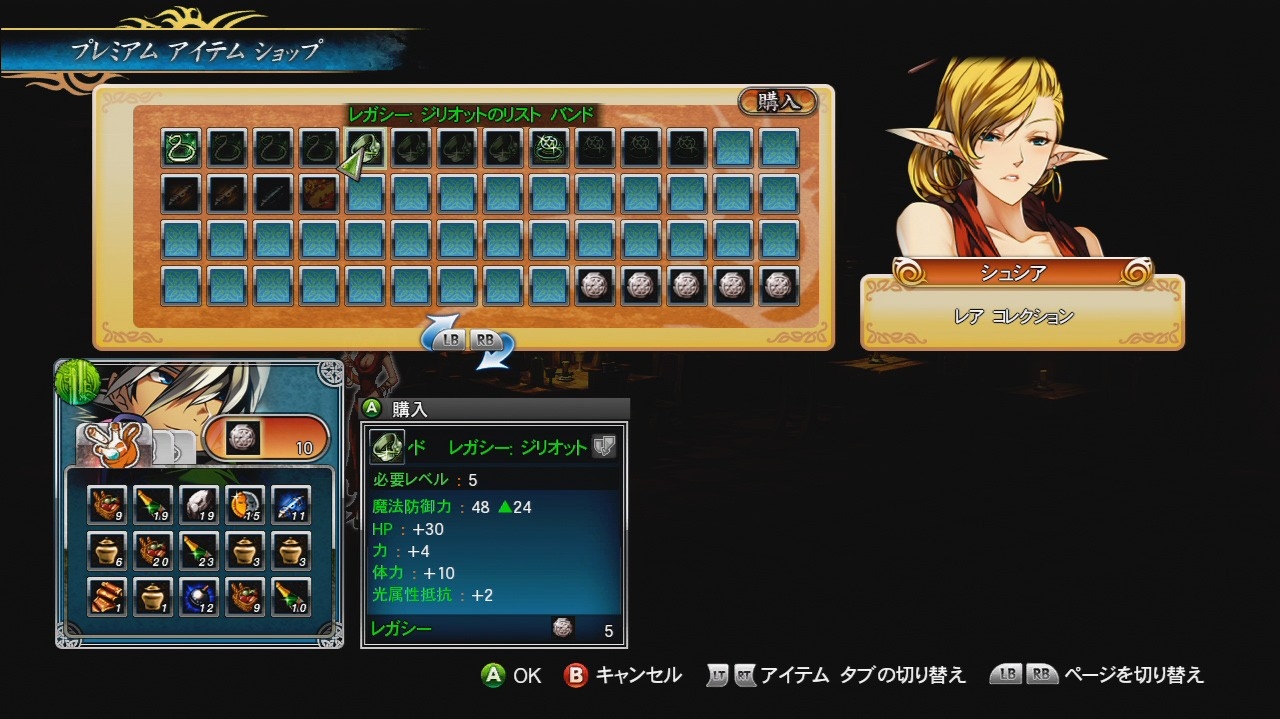
Task: Select the bright green snake ring shop item
Action: 182,148
